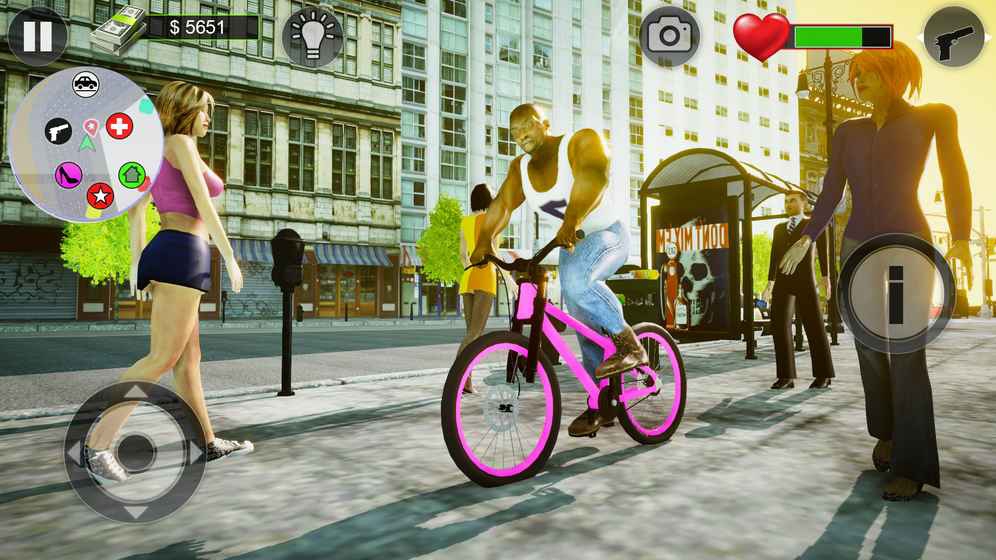Image resolution: width=996 pixels, height=560 pixels.
Task: Switch weapon with the pistol button
Action: [x=953, y=37]
